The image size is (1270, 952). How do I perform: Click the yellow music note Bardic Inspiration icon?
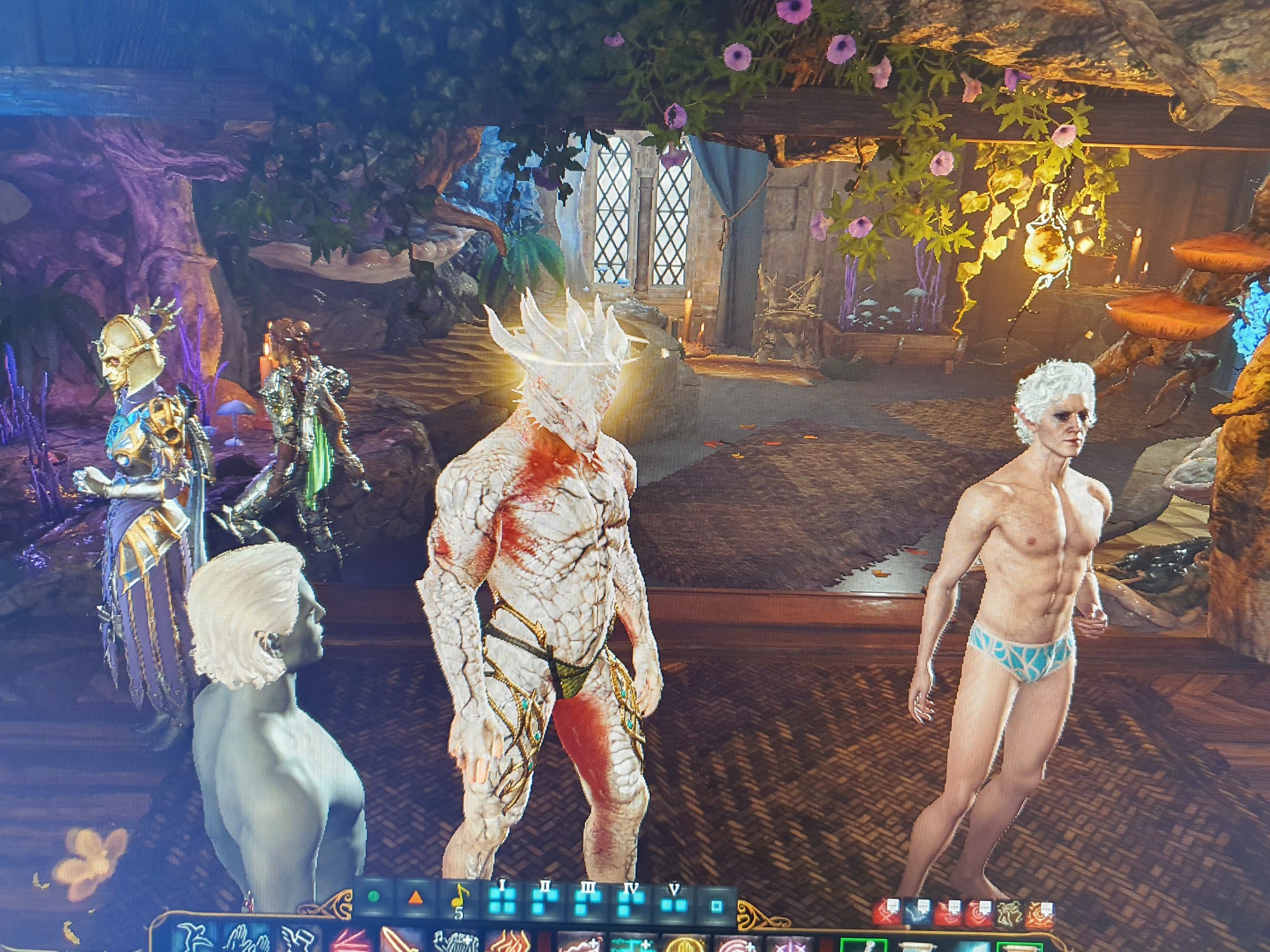(458, 897)
